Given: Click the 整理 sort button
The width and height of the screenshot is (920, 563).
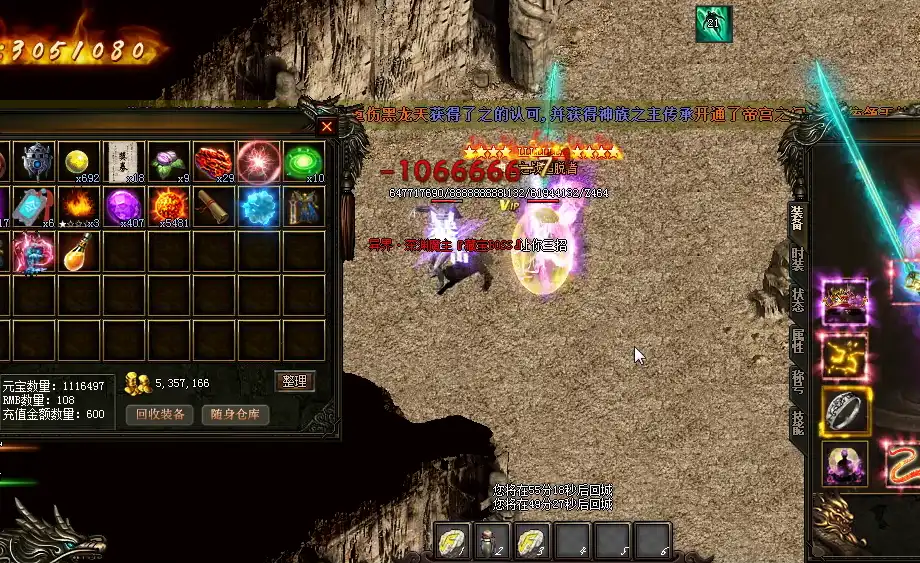Looking at the screenshot, I should pyautogui.click(x=295, y=381).
